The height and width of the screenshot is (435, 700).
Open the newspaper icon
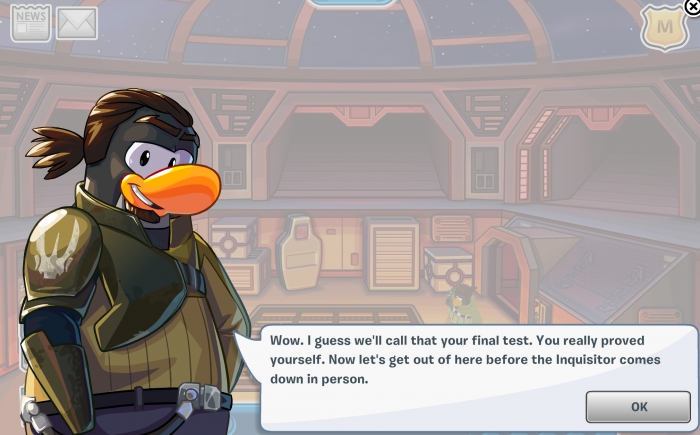[30, 23]
